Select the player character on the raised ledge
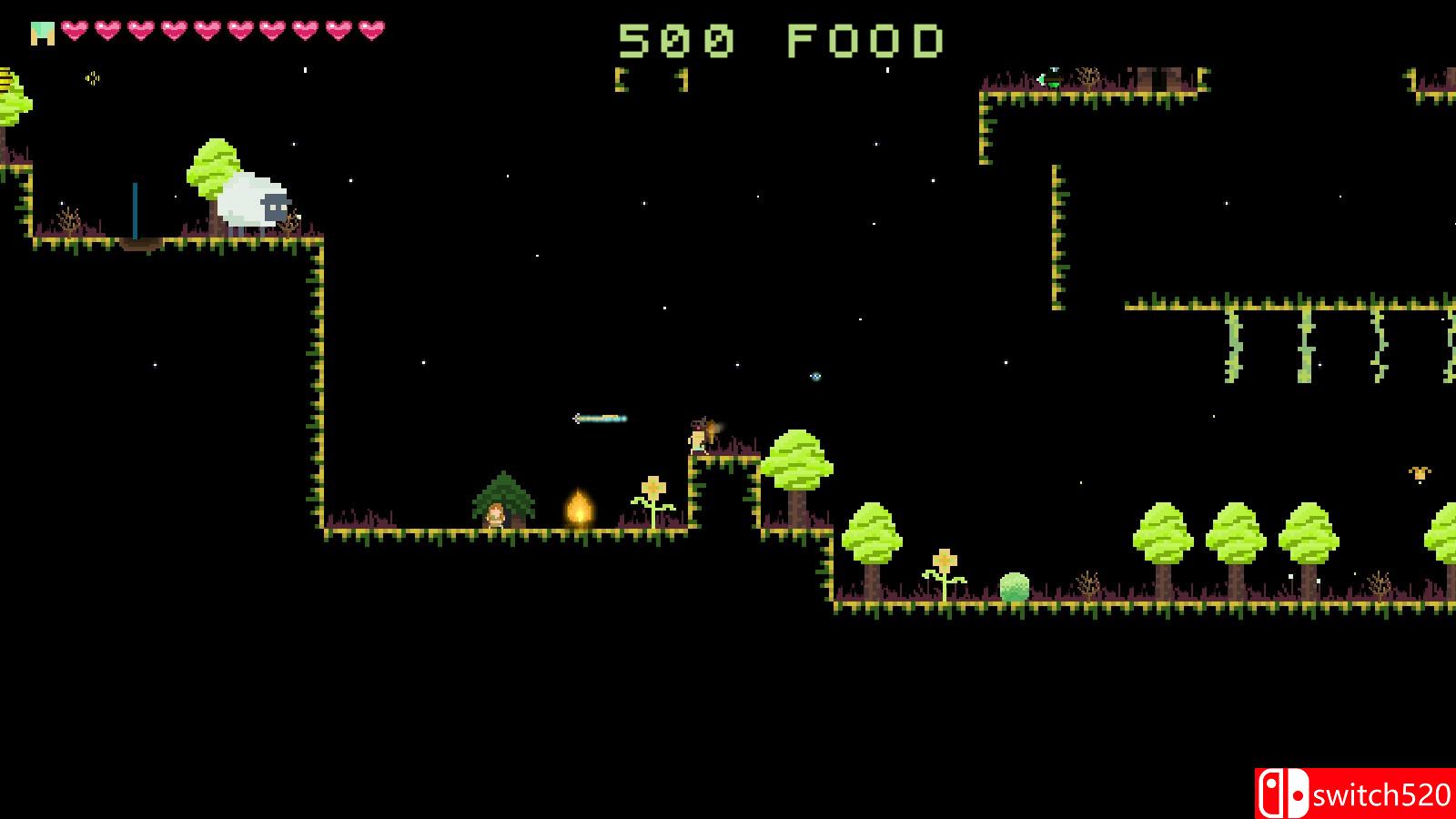This screenshot has height=819, width=1456. click(x=697, y=436)
